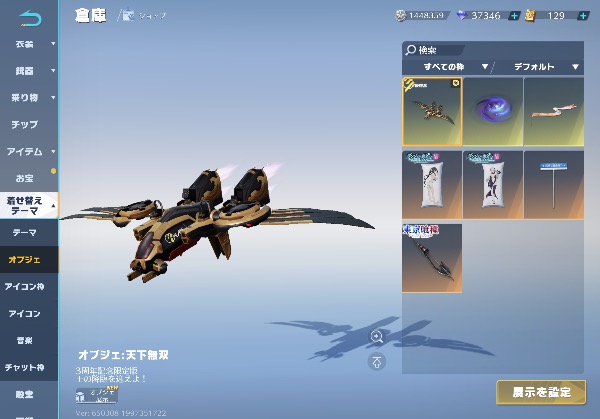
Task: Add diamonds with the plus button
Action: pyautogui.click(x=514, y=16)
